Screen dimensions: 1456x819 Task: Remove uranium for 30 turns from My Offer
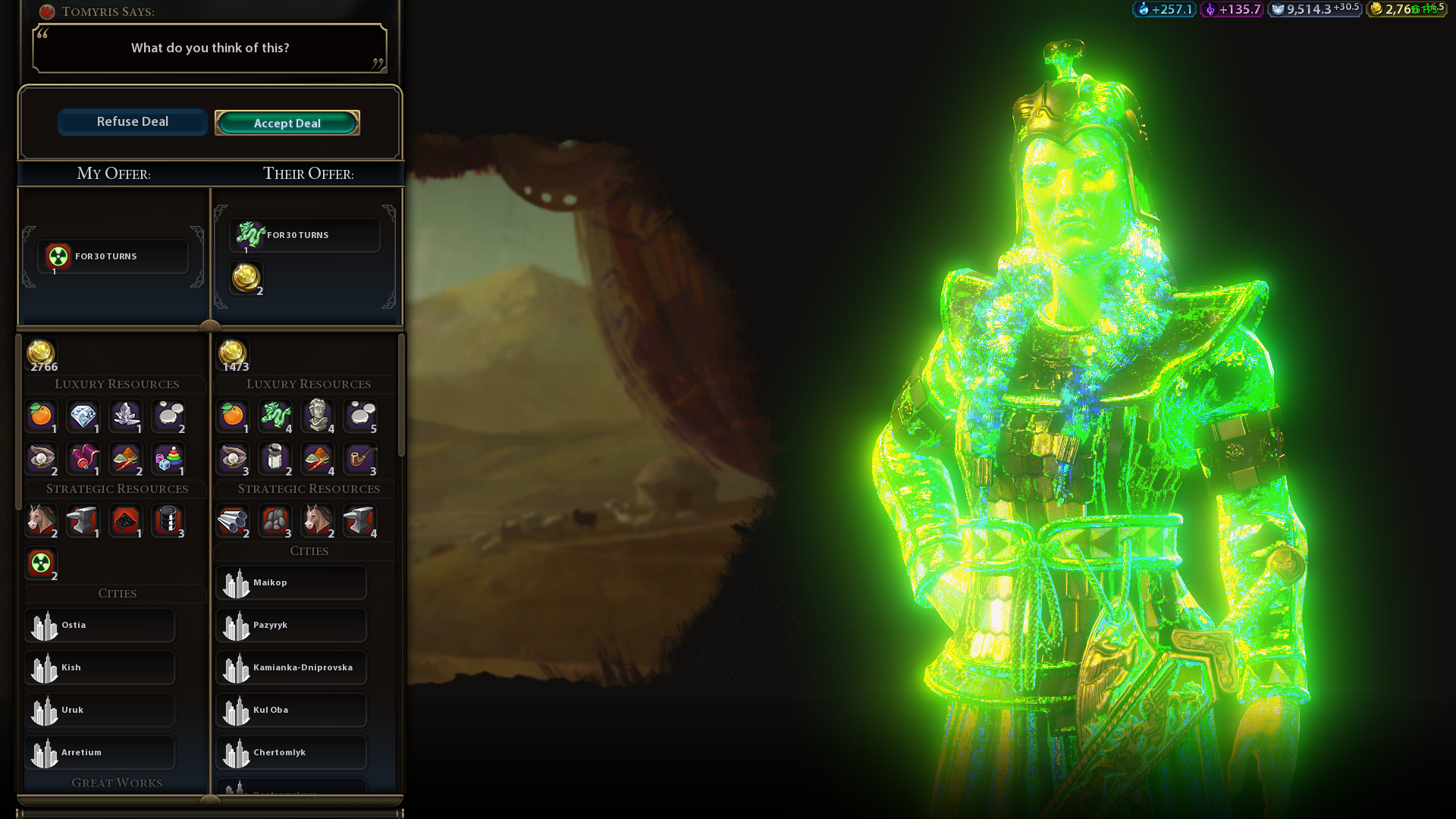click(112, 256)
